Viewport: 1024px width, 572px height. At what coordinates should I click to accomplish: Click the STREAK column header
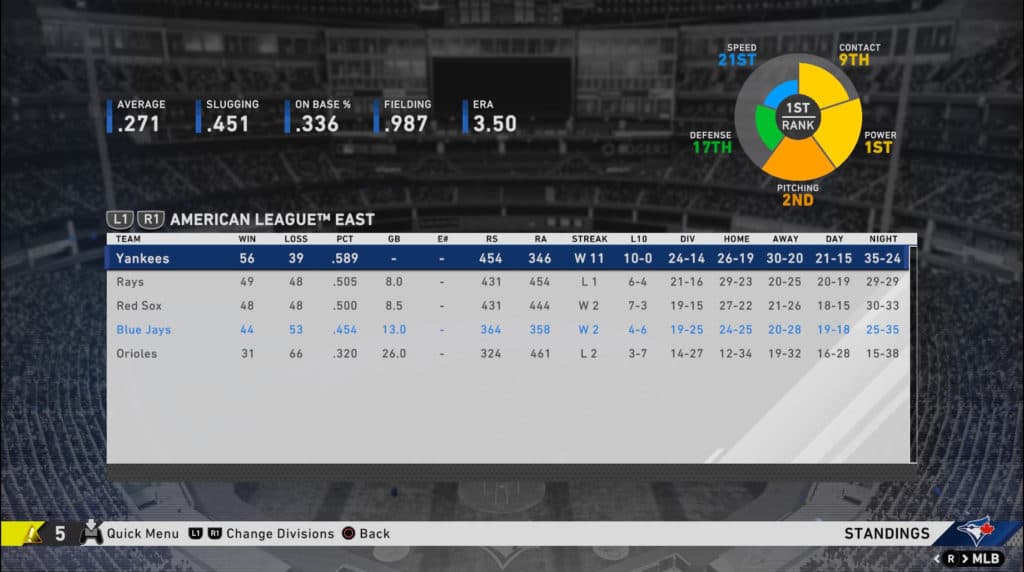coord(589,239)
